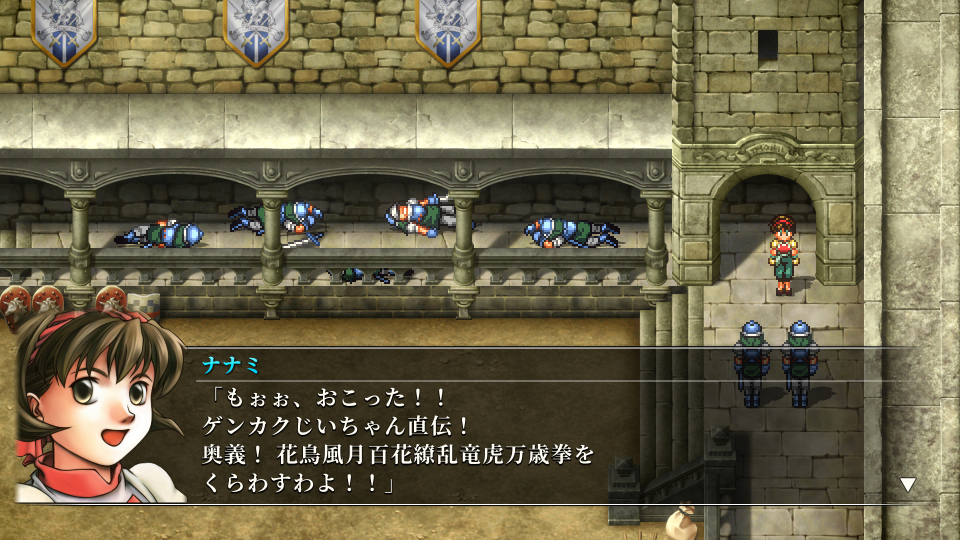This screenshot has width=960, height=540.
Task: Advance dialogue with the white arrow indicator
Action: point(908,484)
